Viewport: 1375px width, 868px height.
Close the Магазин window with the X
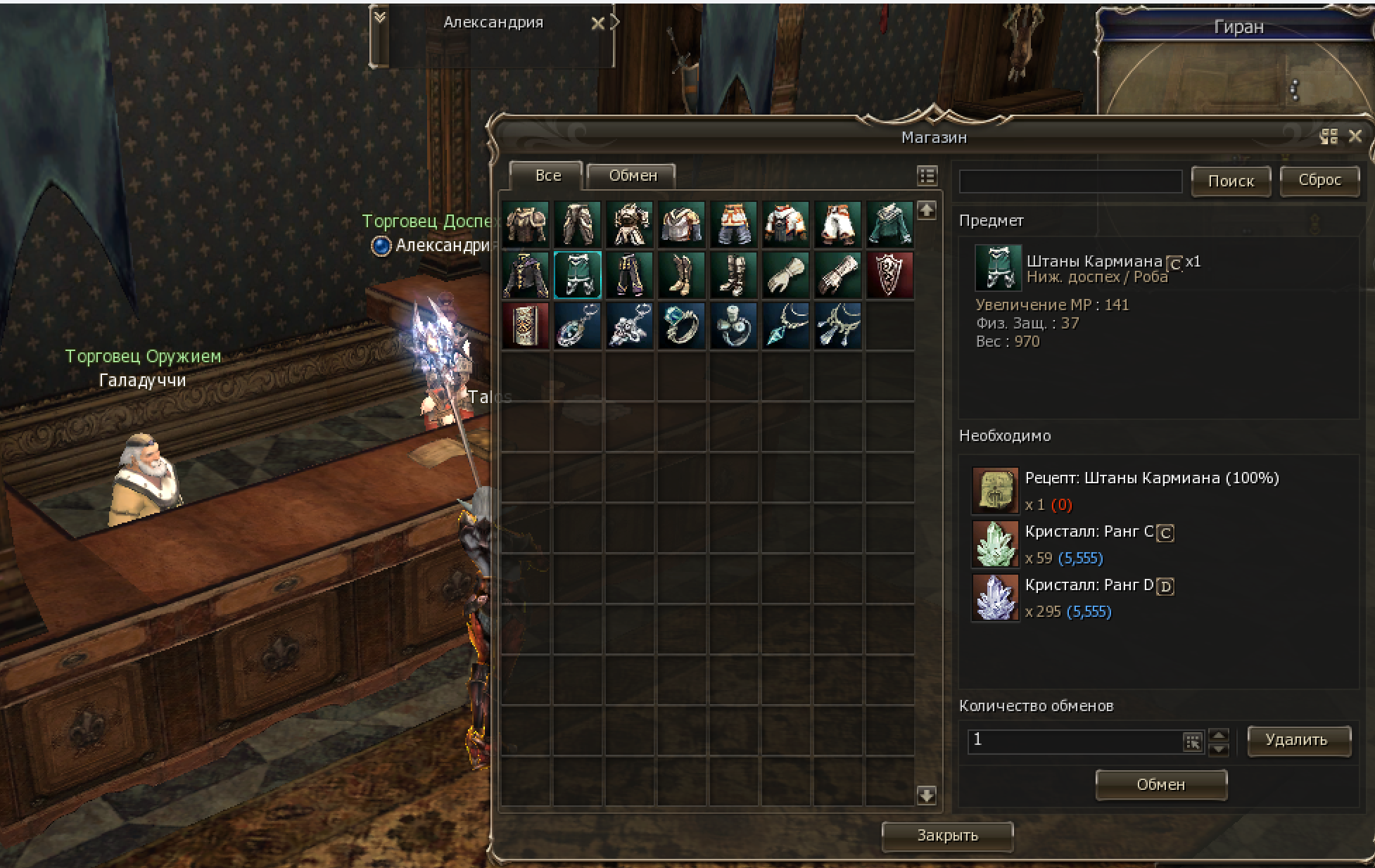(1355, 136)
